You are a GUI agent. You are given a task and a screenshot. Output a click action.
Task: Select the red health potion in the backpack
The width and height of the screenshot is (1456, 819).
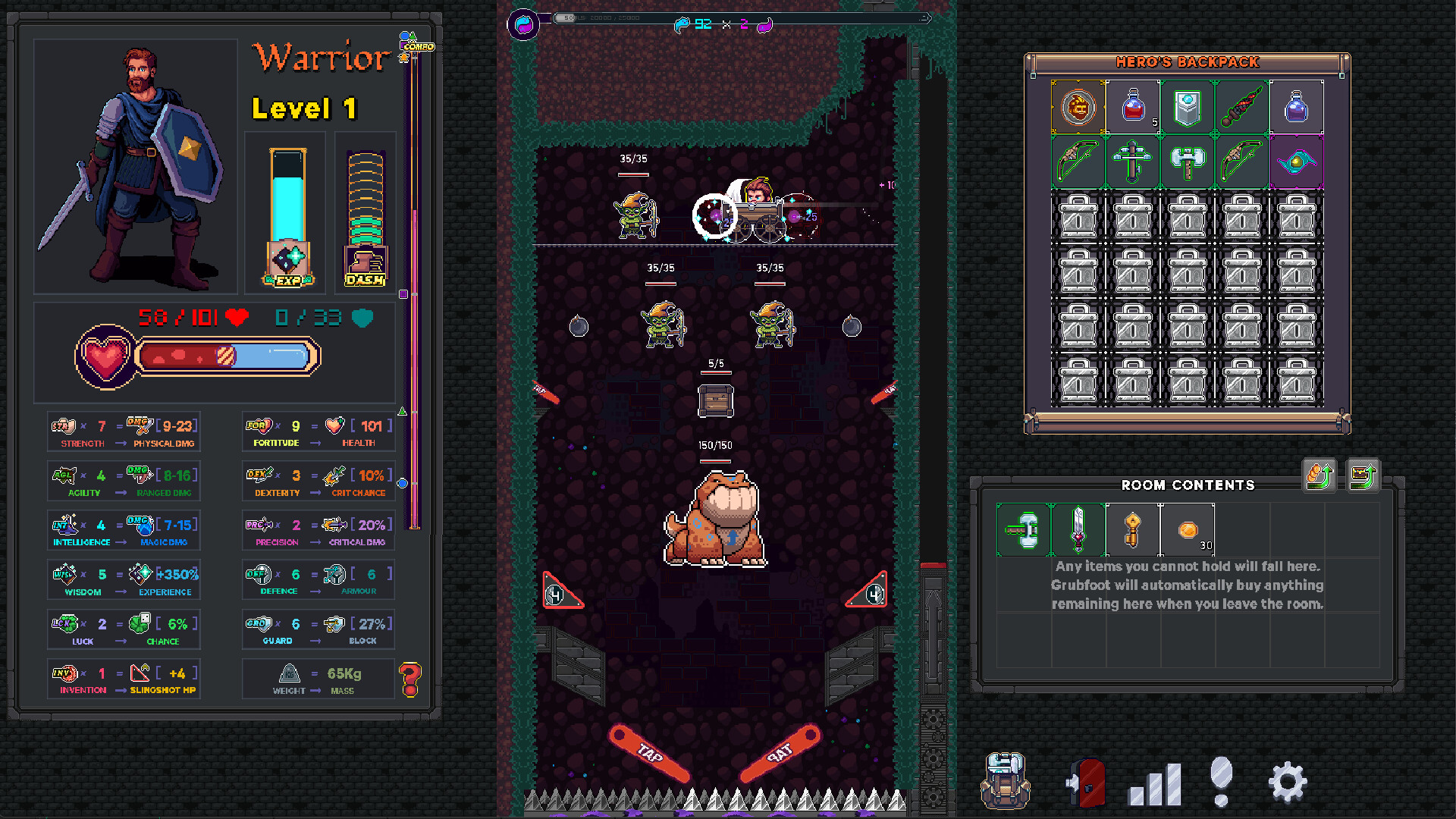click(1133, 107)
